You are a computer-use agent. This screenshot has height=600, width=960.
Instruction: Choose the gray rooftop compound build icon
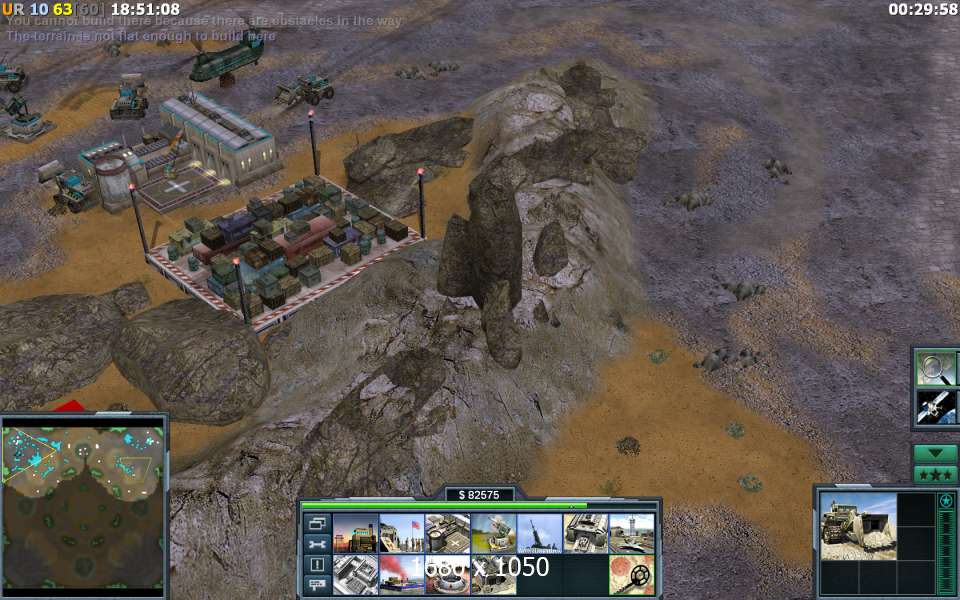click(354, 575)
